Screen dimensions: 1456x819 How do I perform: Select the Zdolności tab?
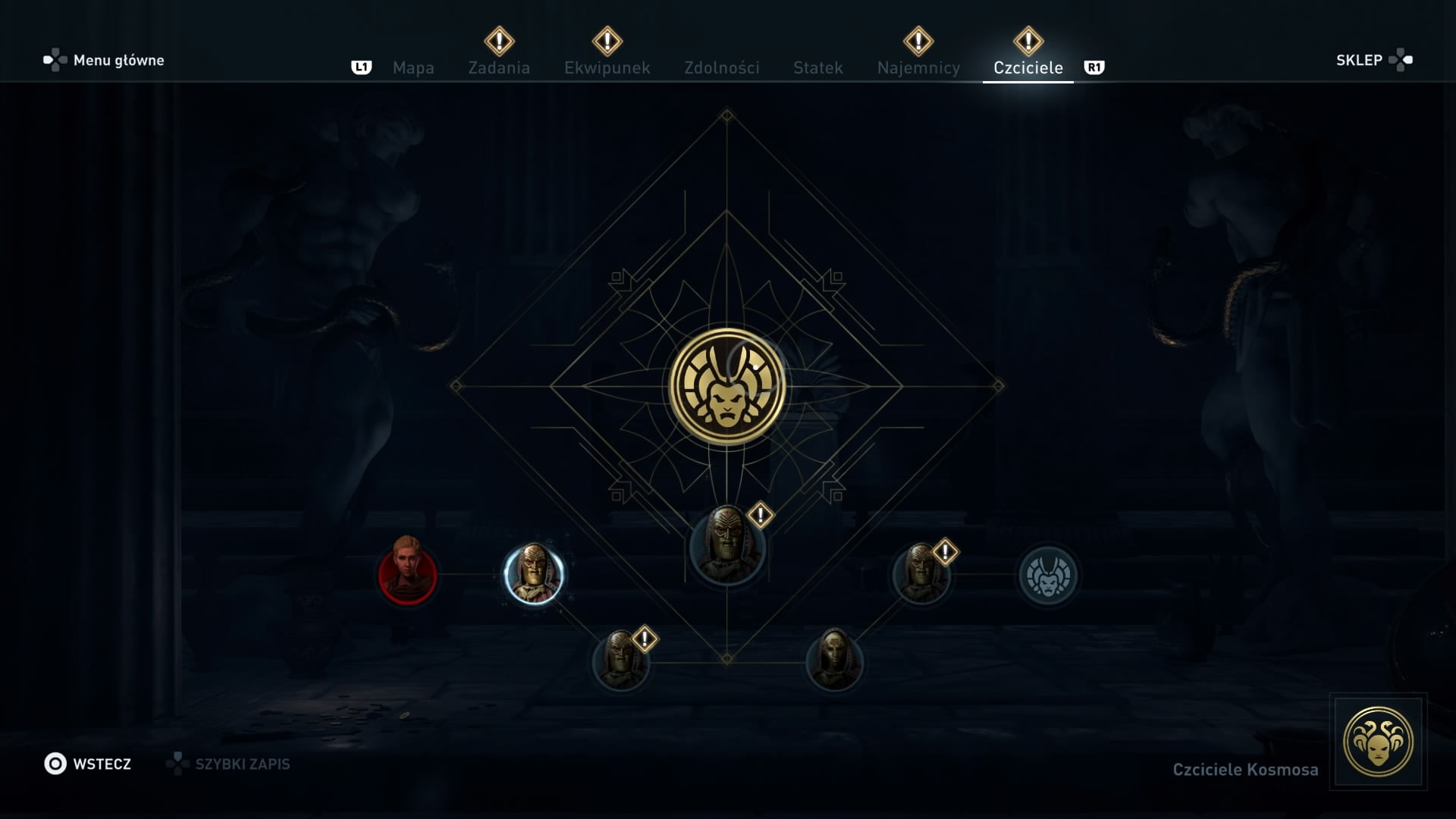(x=721, y=67)
